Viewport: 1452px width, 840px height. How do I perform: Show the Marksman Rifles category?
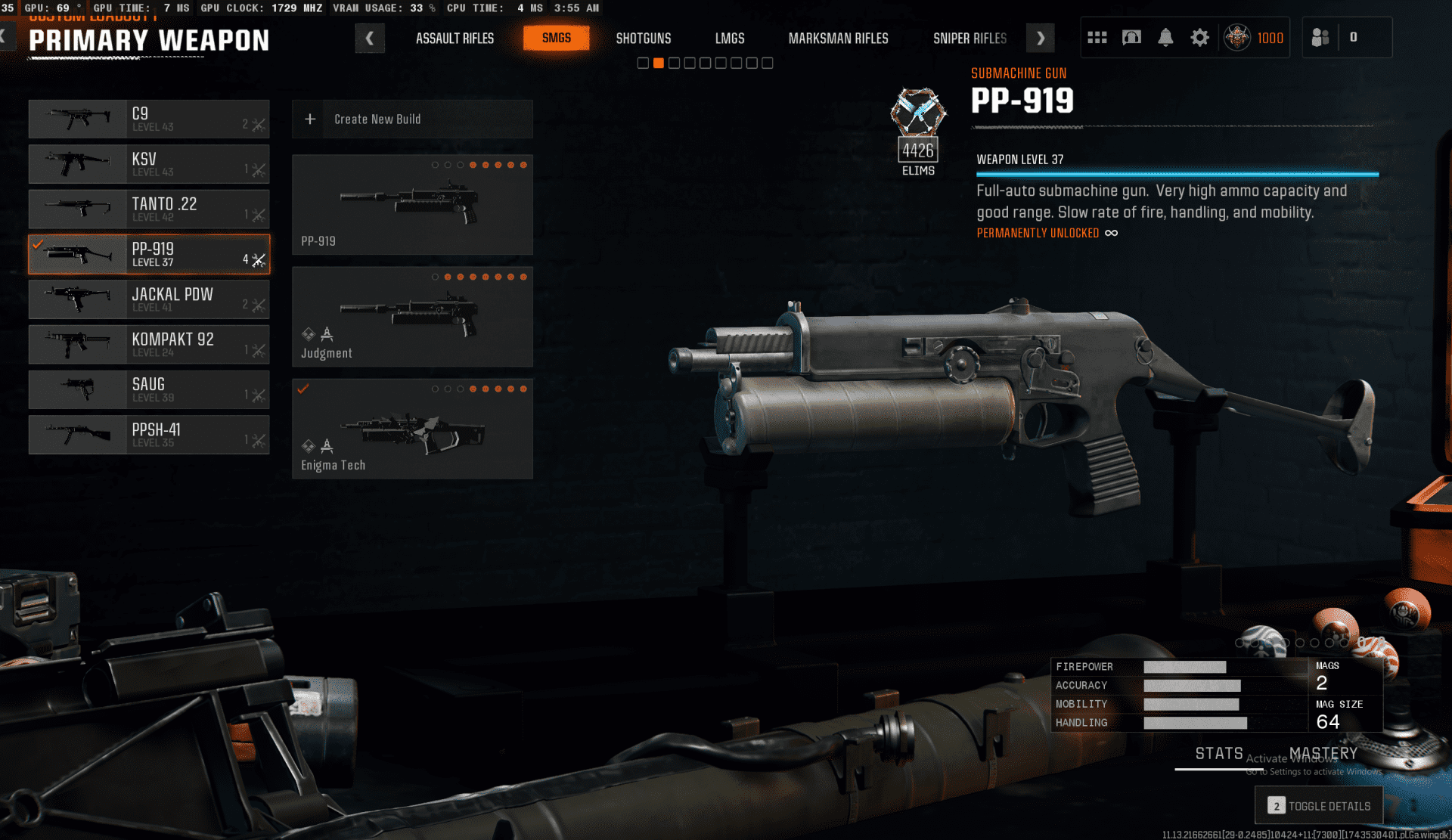(838, 39)
